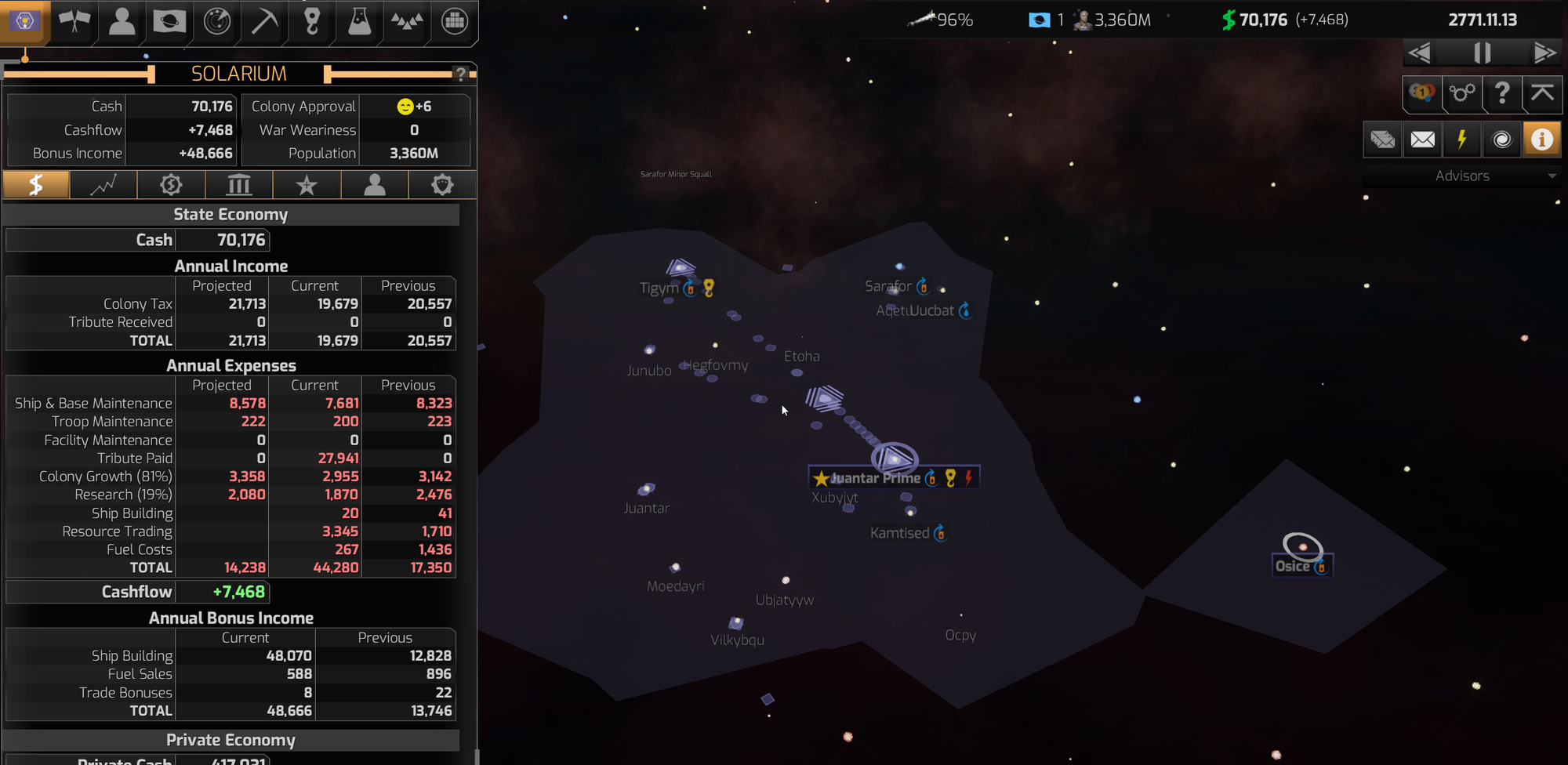1568x765 pixels.
Task: Switch to the shield-gear policy tab
Action: (x=442, y=185)
